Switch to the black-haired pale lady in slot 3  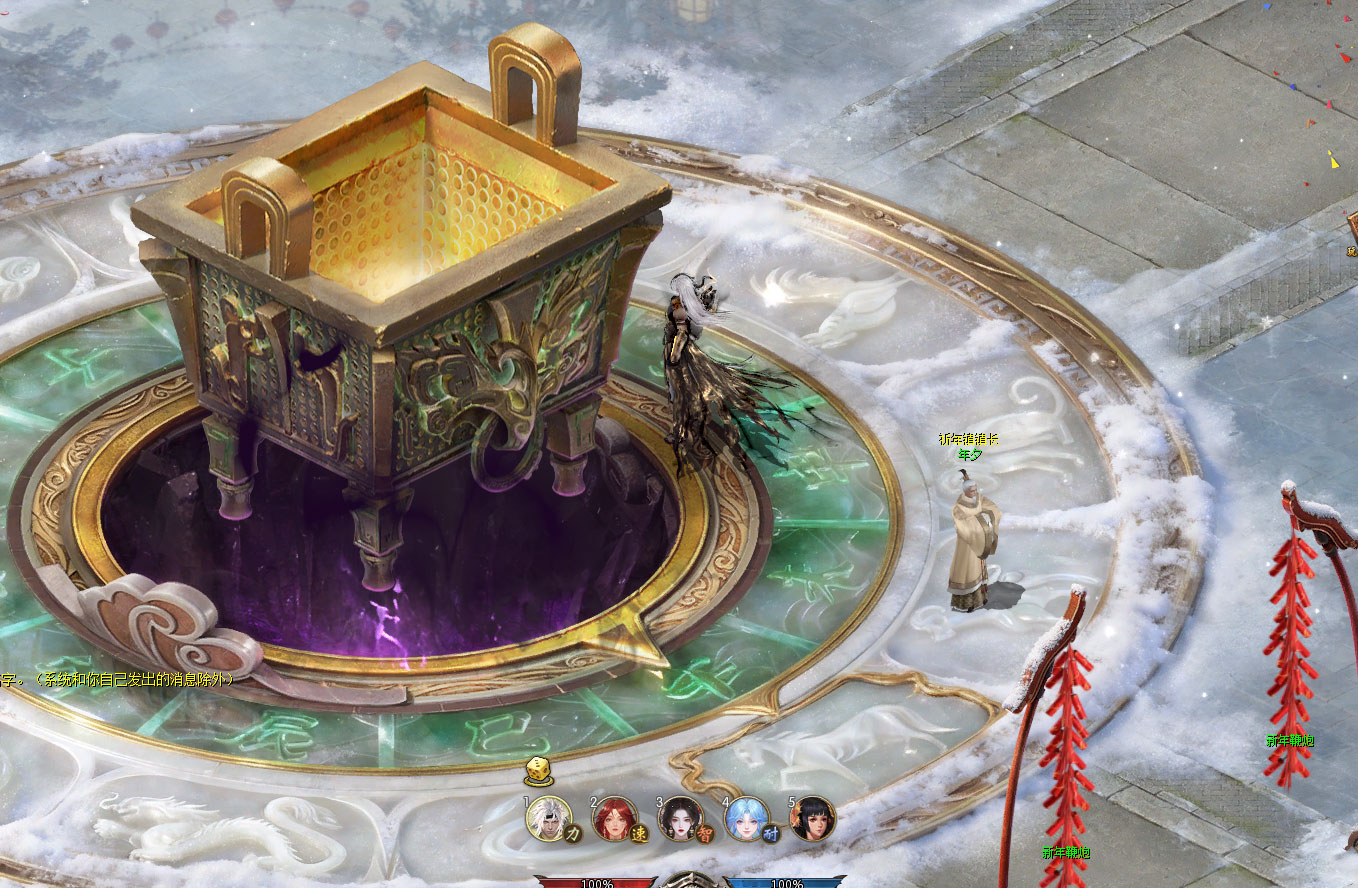[x=681, y=819]
